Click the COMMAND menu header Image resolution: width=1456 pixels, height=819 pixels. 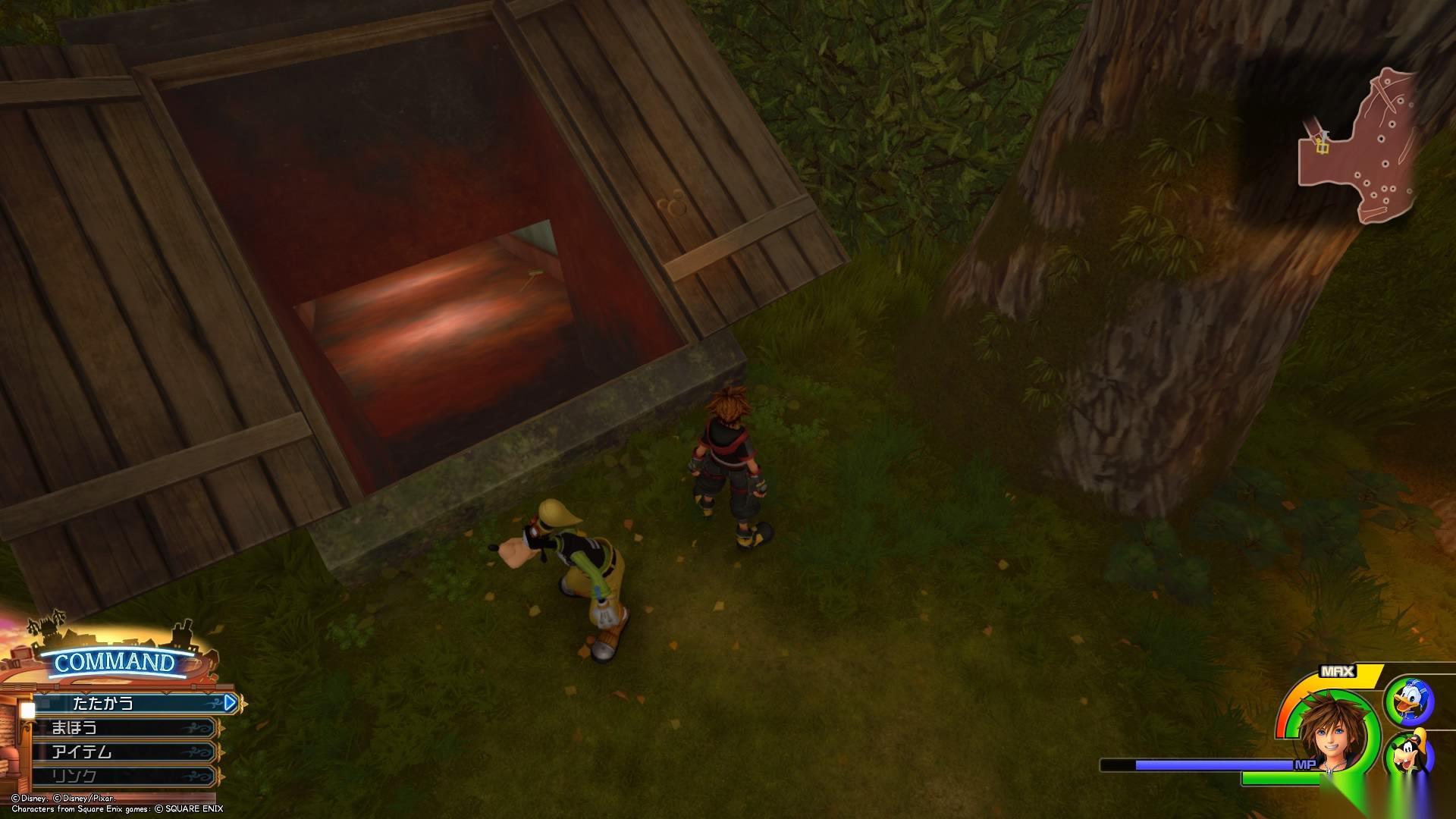(x=114, y=662)
